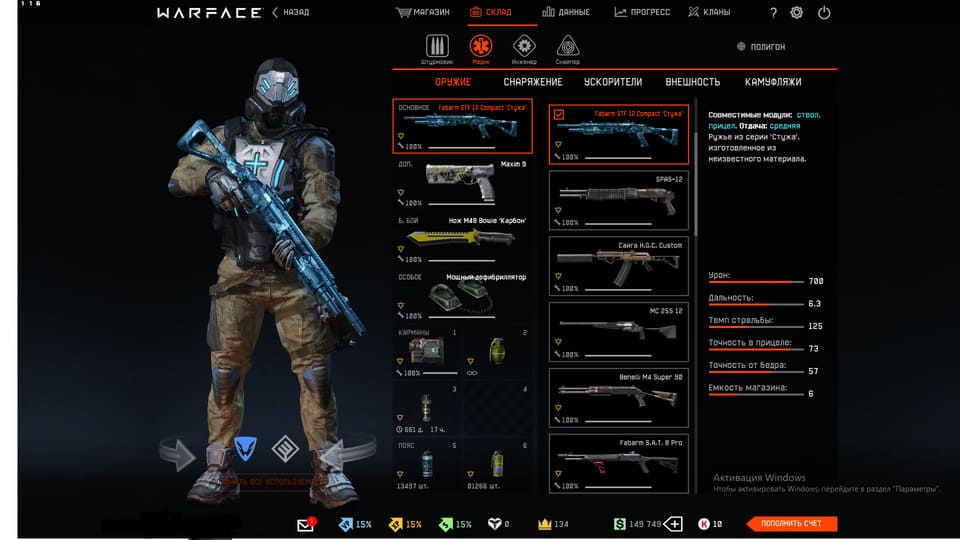The height and width of the screenshot is (540, 960).
Task: Open the Прогресс menu
Action: pyautogui.click(x=642, y=13)
